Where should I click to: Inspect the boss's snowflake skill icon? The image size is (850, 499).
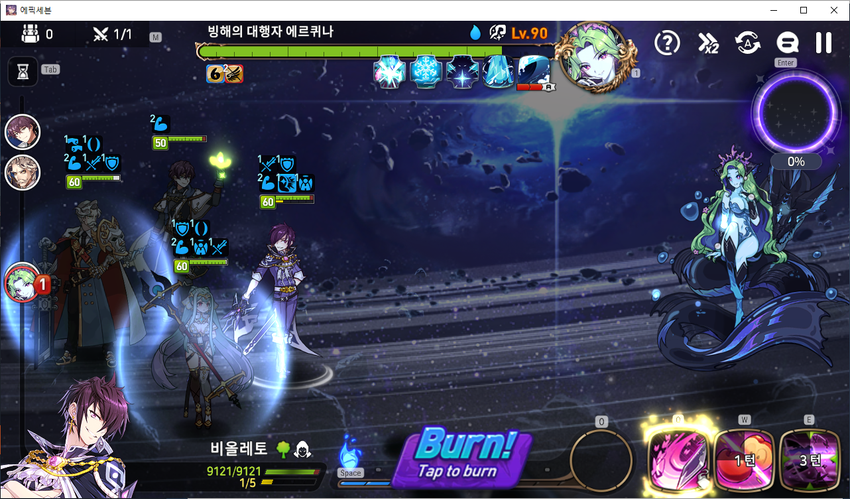coord(427,71)
